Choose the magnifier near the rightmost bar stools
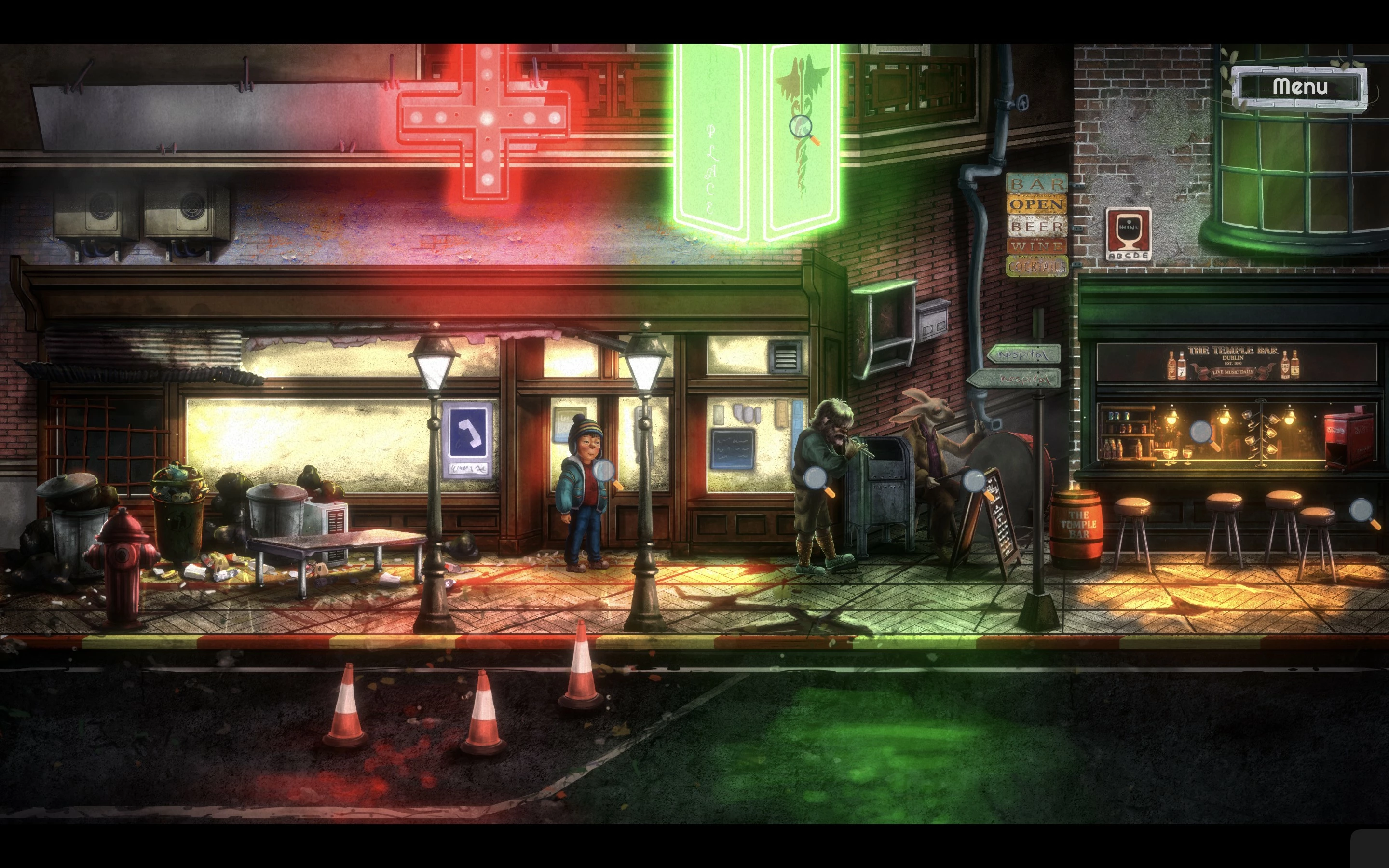Screen dimensions: 1389x868 point(1362,510)
